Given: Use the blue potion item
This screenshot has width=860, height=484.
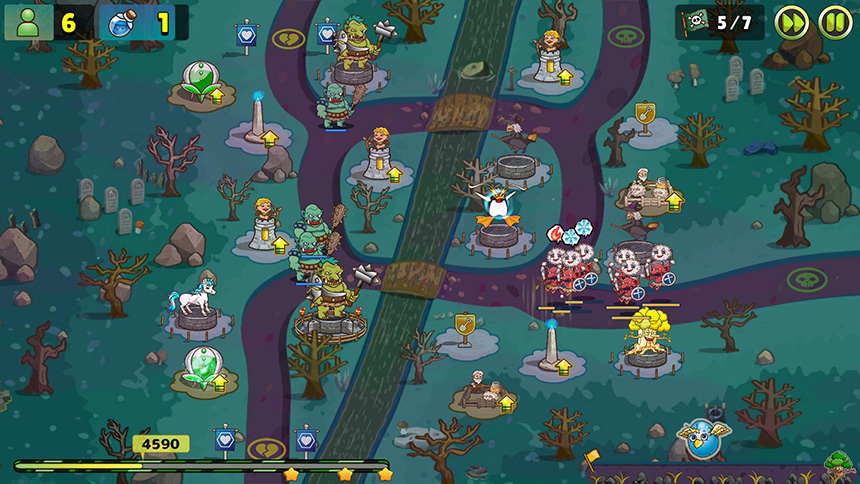Looking at the screenshot, I should coord(120,22).
